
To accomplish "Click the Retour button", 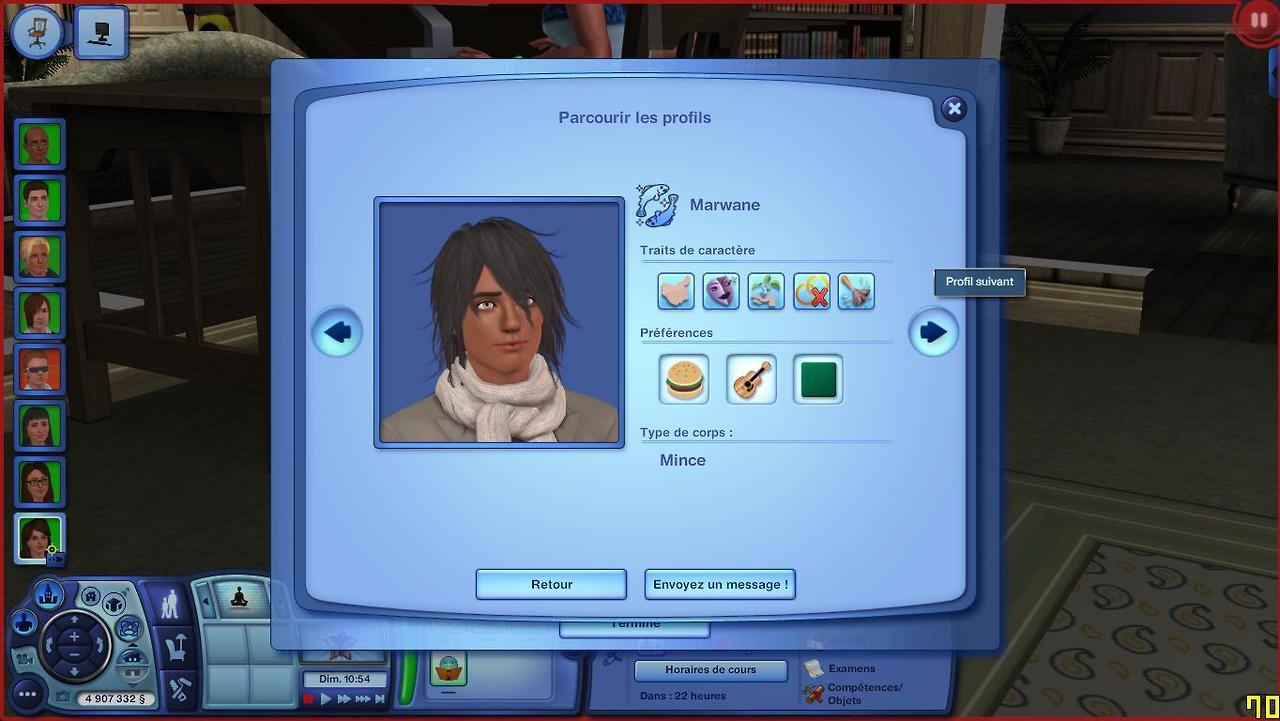I will [x=551, y=584].
